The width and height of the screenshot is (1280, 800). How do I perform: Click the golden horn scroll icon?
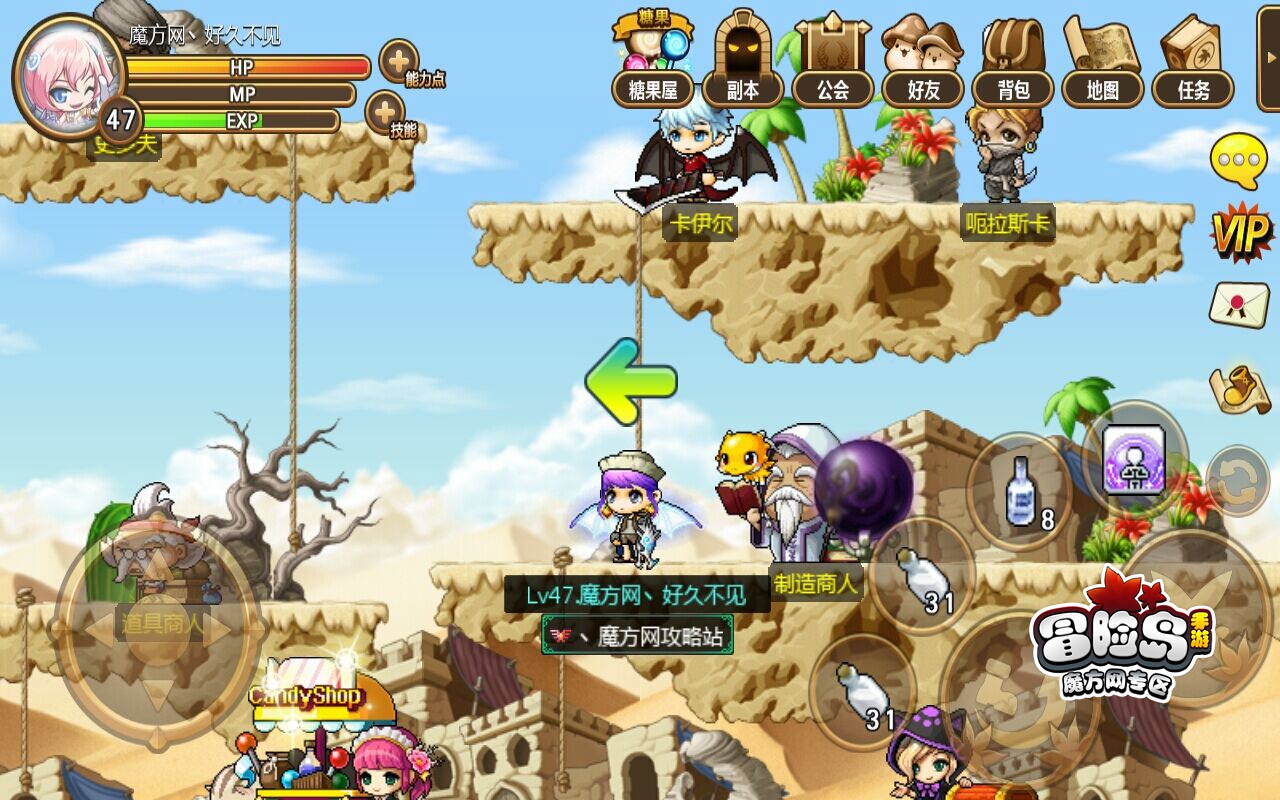[x=1239, y=390]
